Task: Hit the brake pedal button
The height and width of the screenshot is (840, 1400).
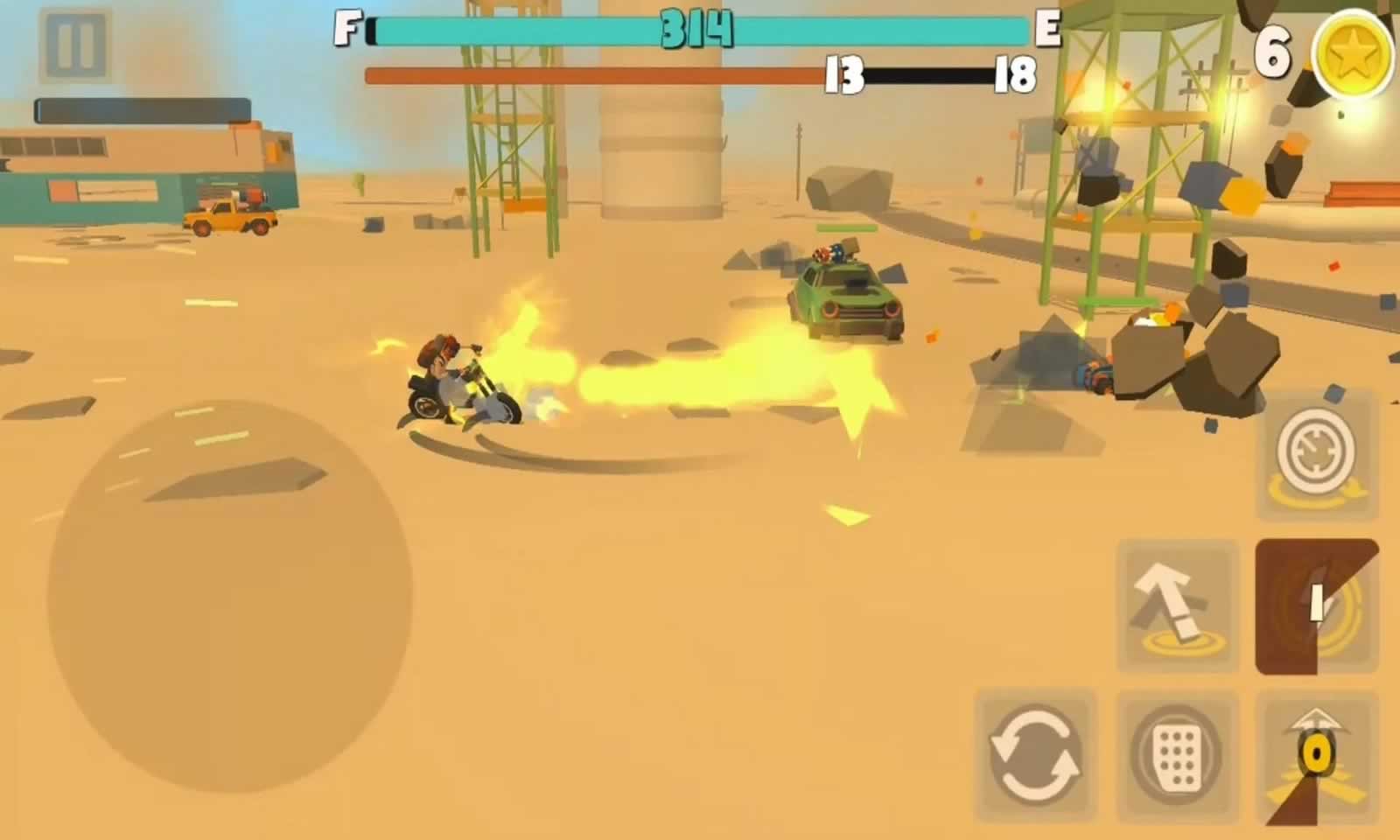Action: [x=1177, y=754]
